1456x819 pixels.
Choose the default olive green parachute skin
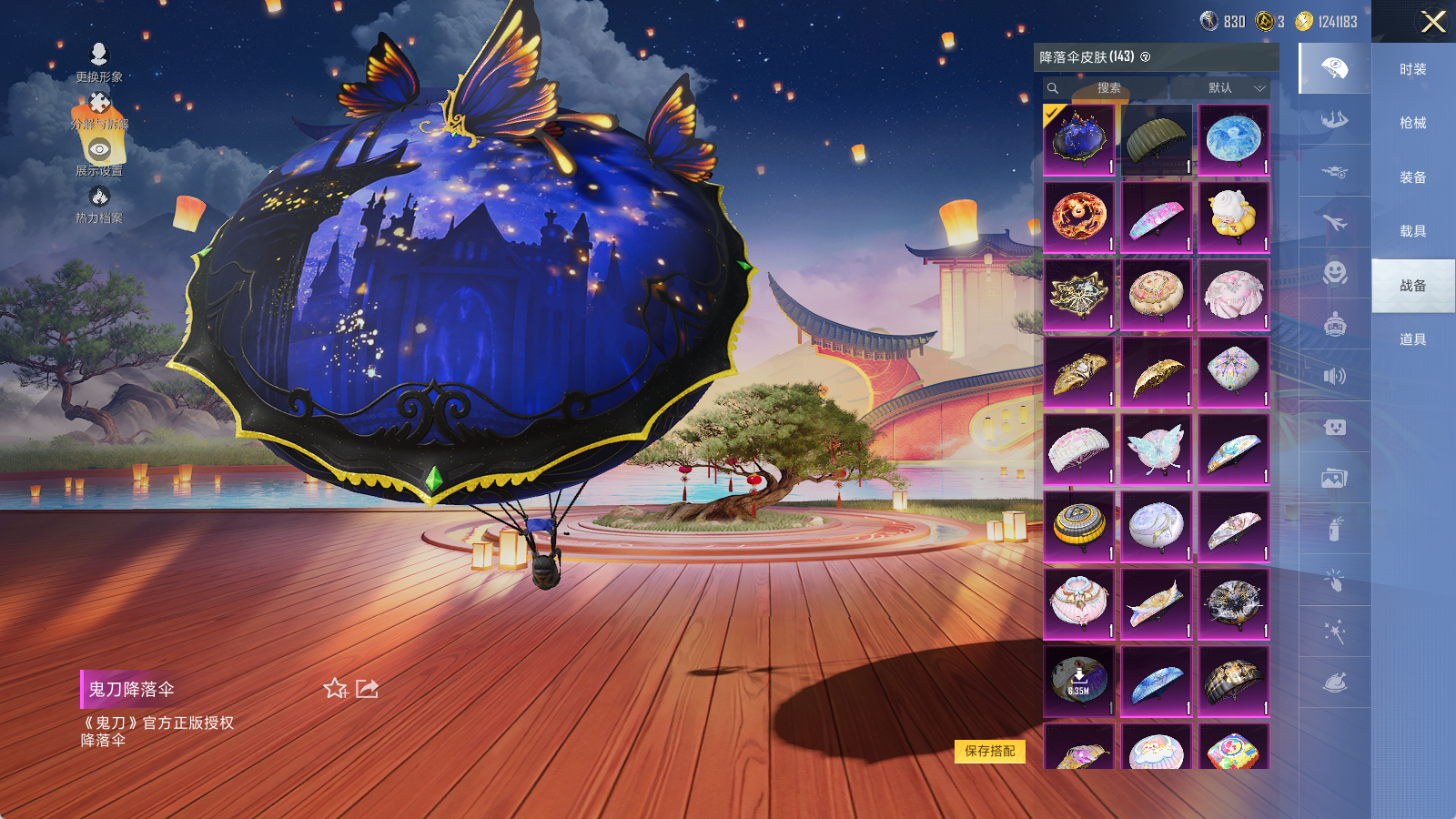click(1156, 139)
